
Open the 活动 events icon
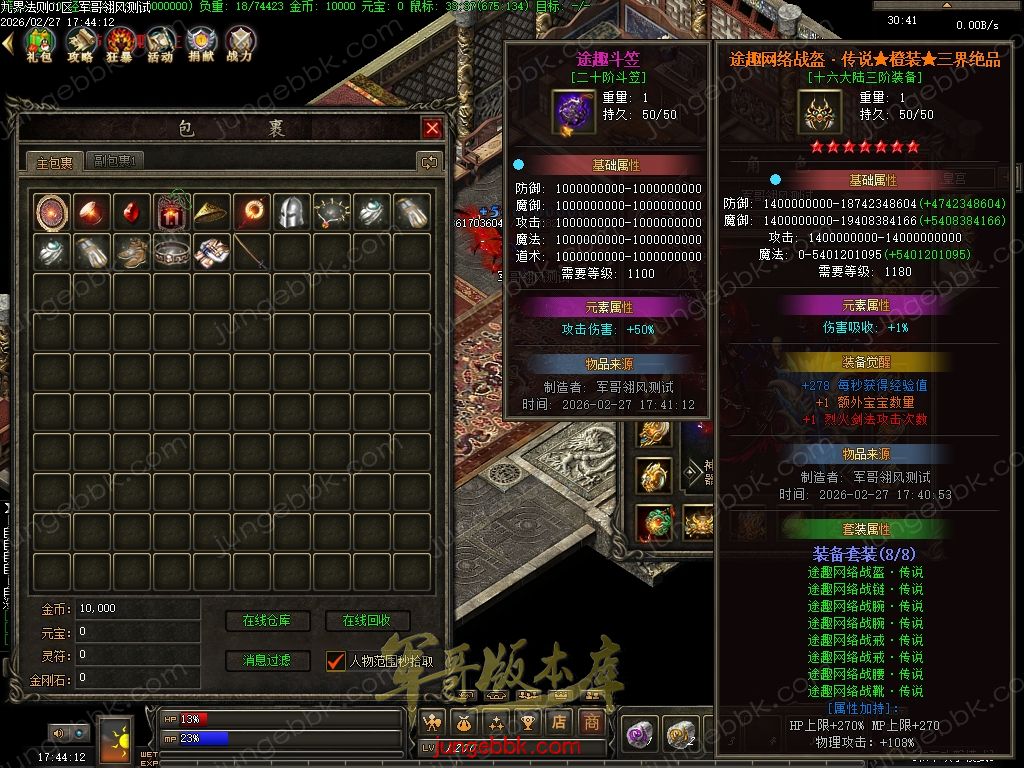coord(160,43)
